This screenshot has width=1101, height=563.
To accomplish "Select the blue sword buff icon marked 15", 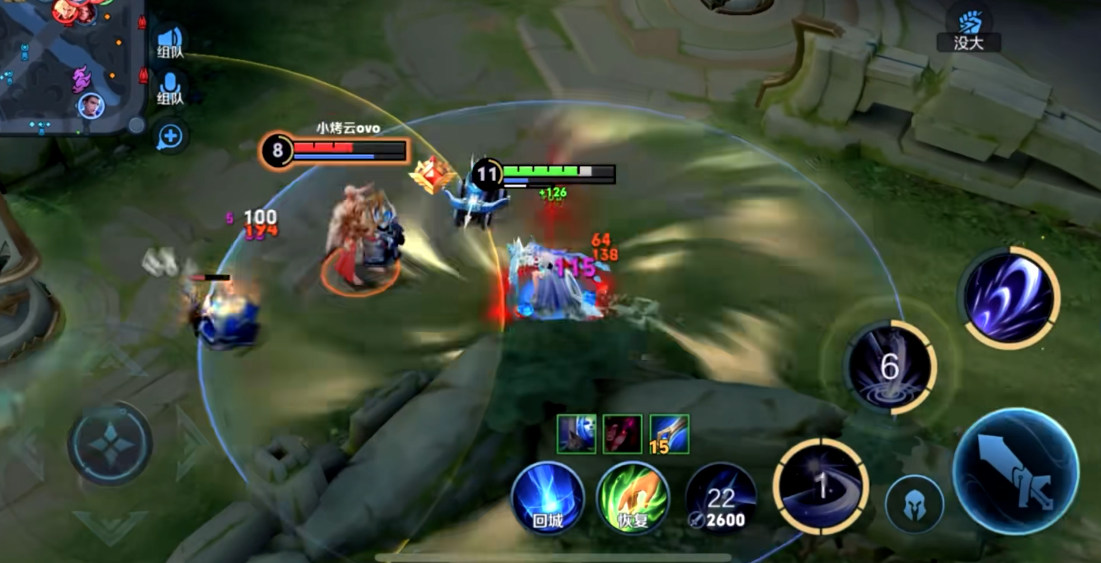I will [x=669, y=434].
